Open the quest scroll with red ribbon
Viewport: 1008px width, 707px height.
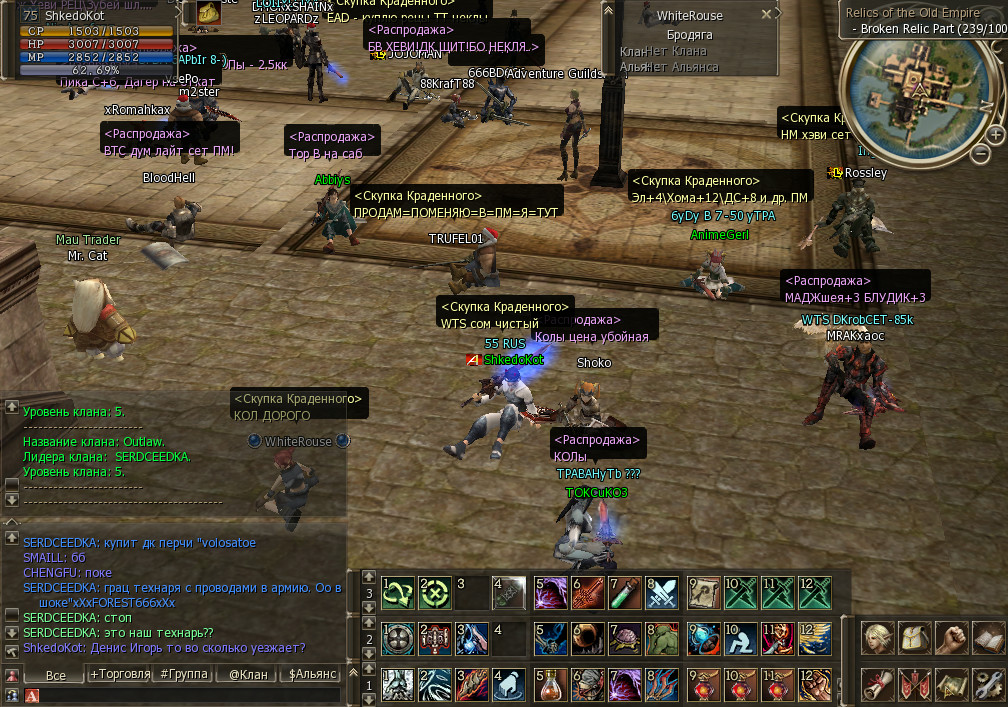(x=877, y=684)
